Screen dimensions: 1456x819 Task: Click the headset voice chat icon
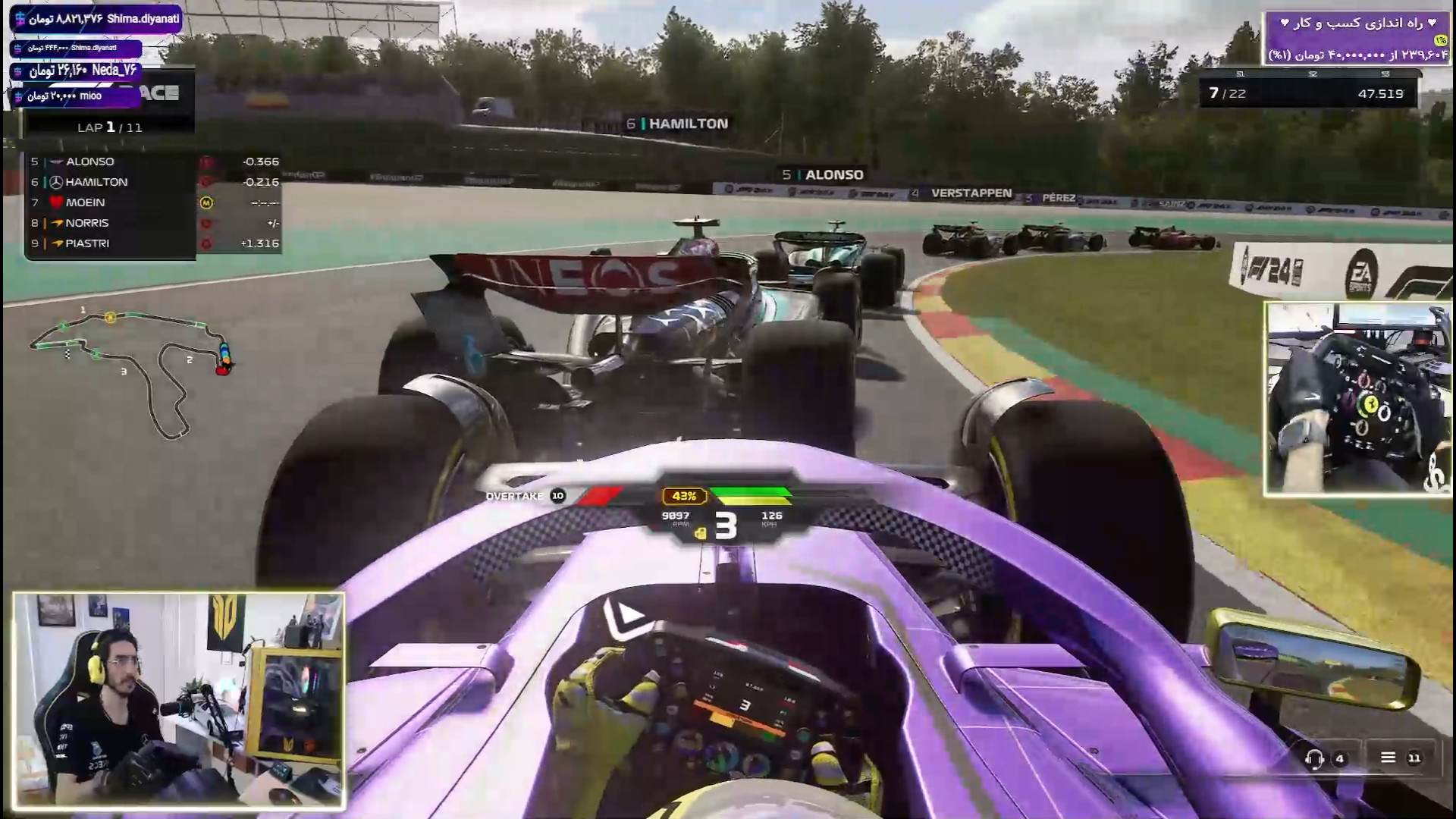(1314, 758)
